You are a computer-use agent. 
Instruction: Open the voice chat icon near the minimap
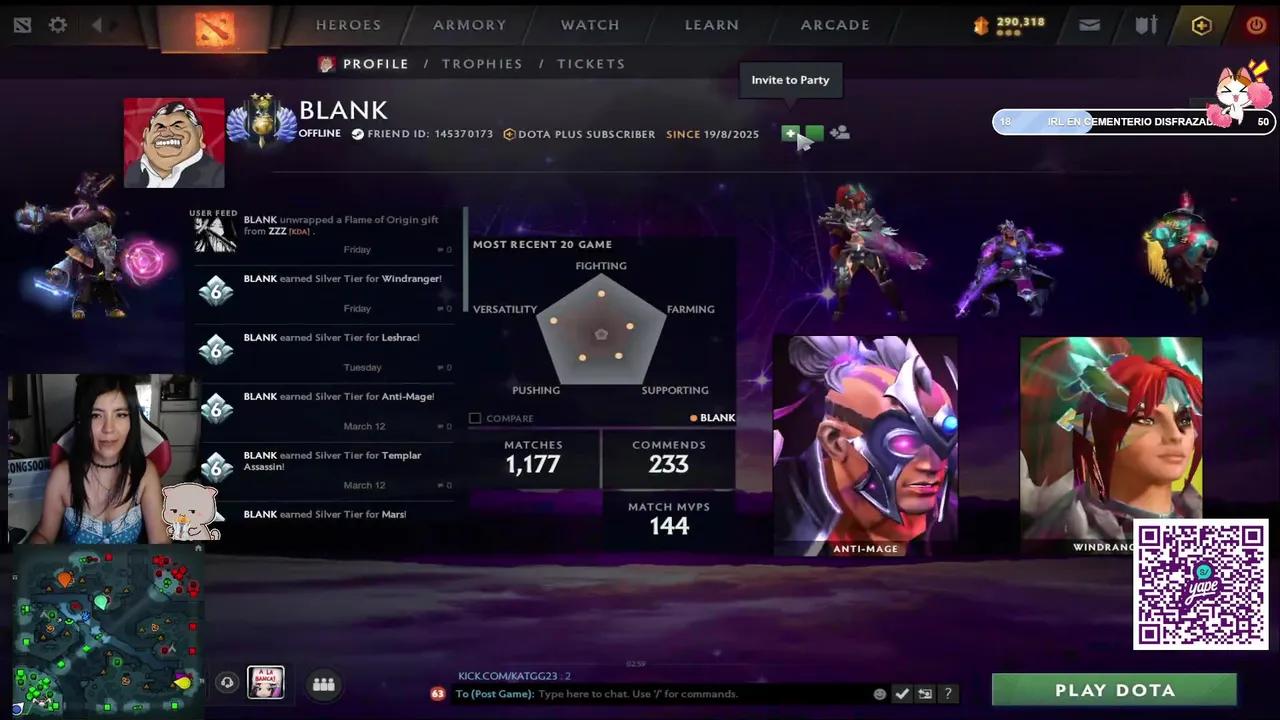pyautogui.click(x=227, y=683)
